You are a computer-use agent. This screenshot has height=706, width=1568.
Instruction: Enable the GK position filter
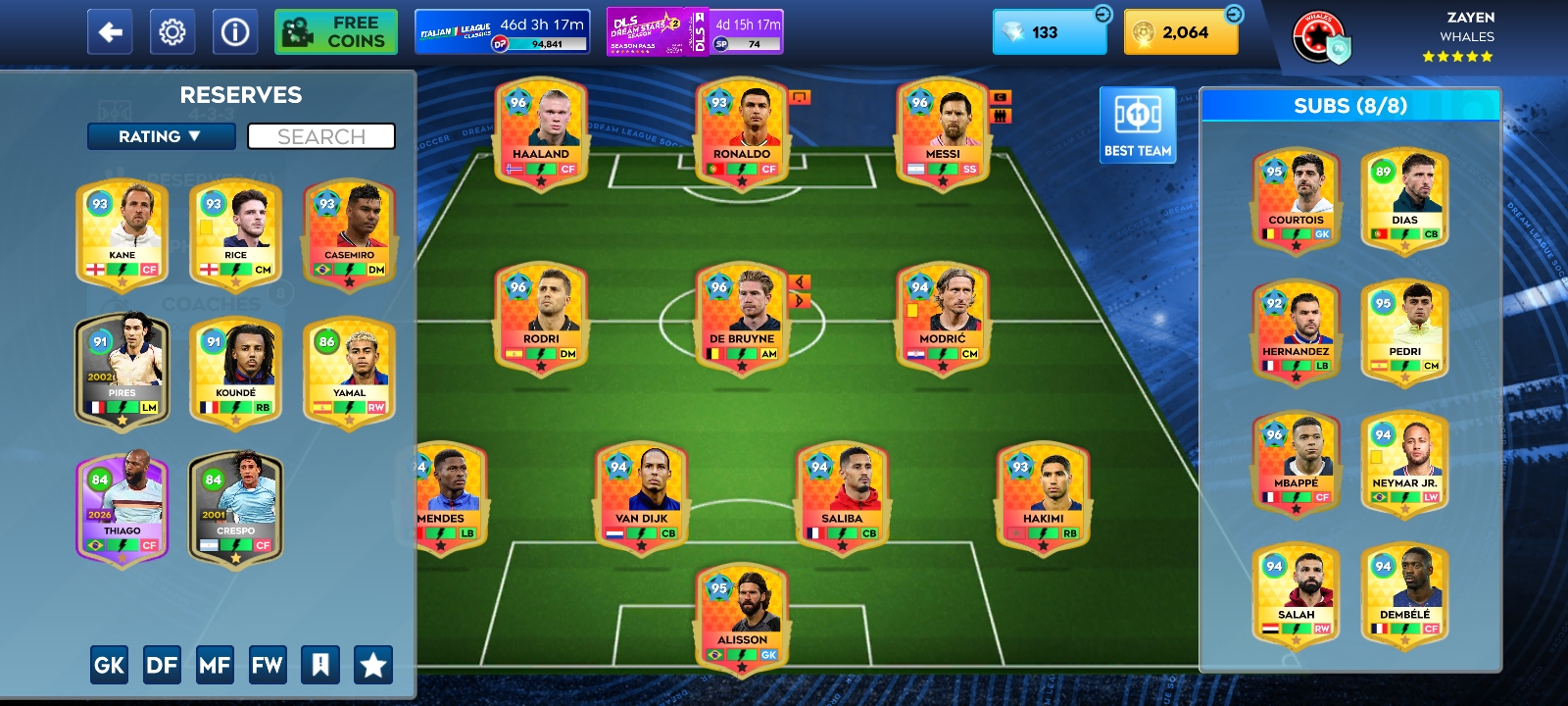coord(109,664)
